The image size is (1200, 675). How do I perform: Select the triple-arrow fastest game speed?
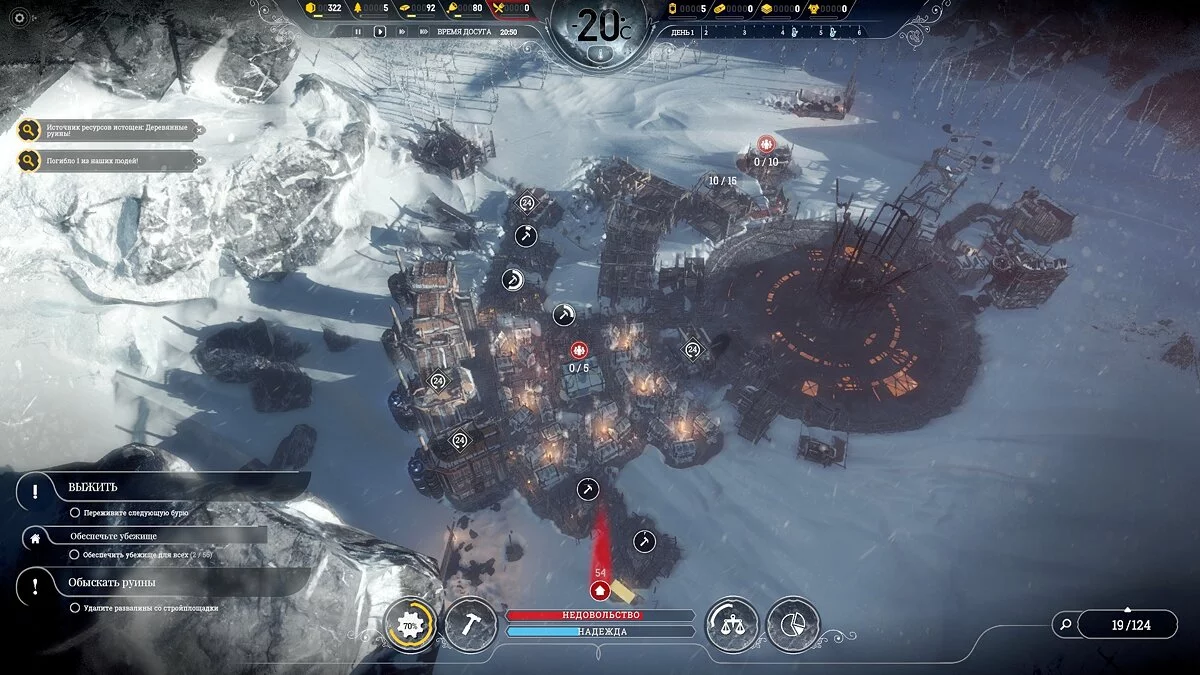(422, 32)
